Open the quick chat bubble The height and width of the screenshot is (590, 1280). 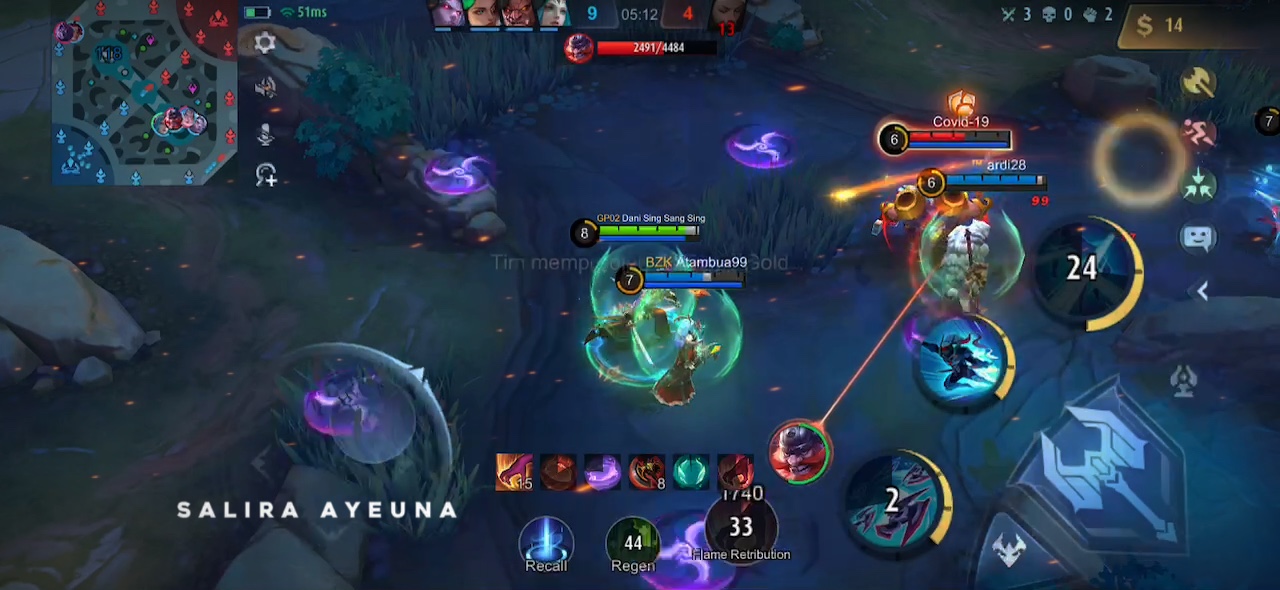[1198, 237]
